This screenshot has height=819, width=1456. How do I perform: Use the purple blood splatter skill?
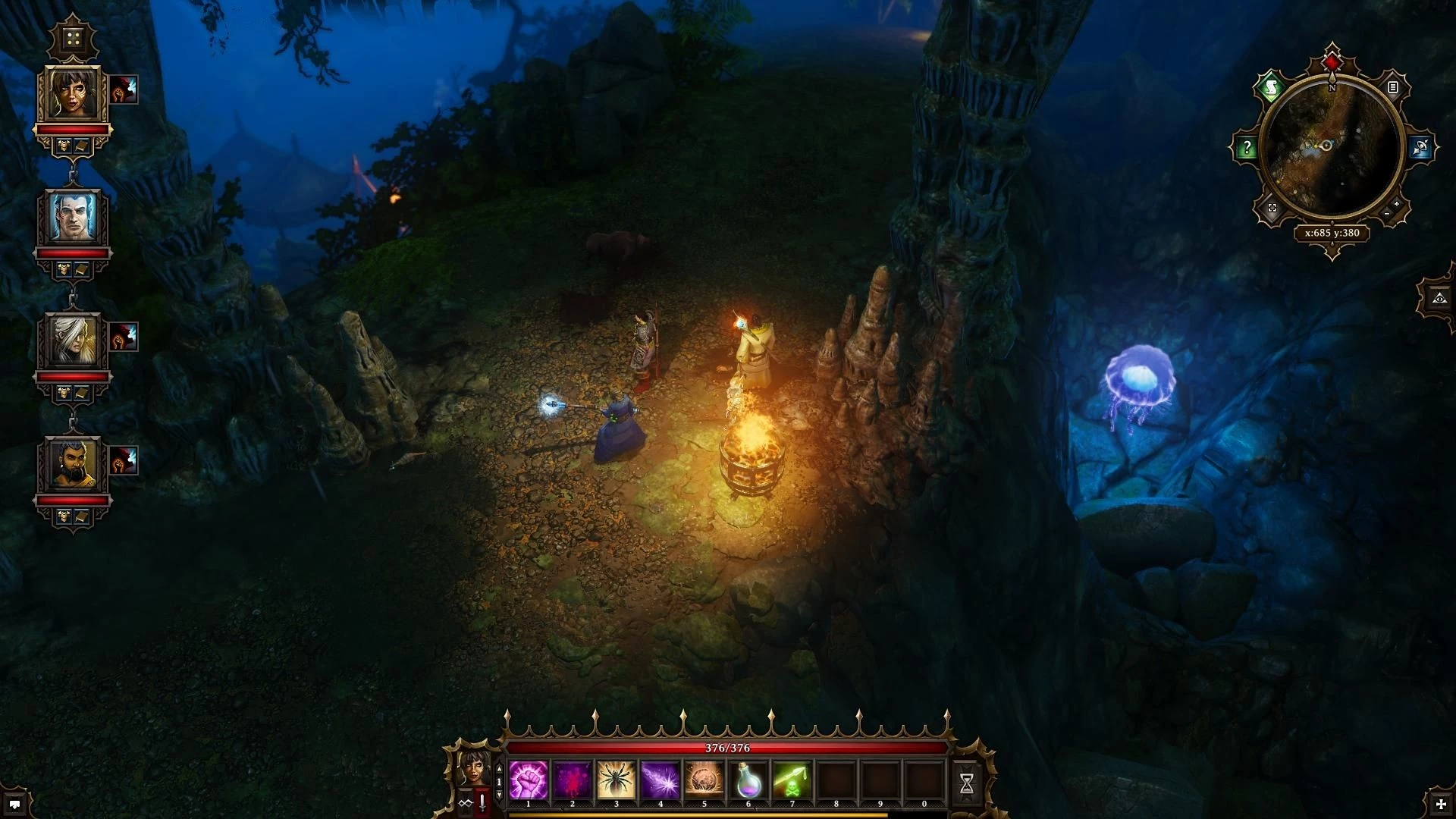pos(573,780)
